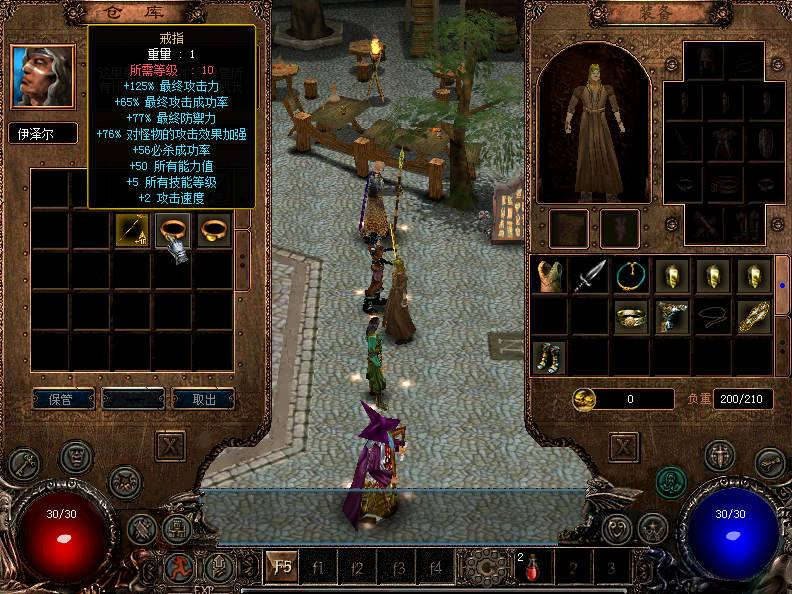792x594 pixels.
Task: Select the dagger in inventory
Action: (x=590, y=275)
